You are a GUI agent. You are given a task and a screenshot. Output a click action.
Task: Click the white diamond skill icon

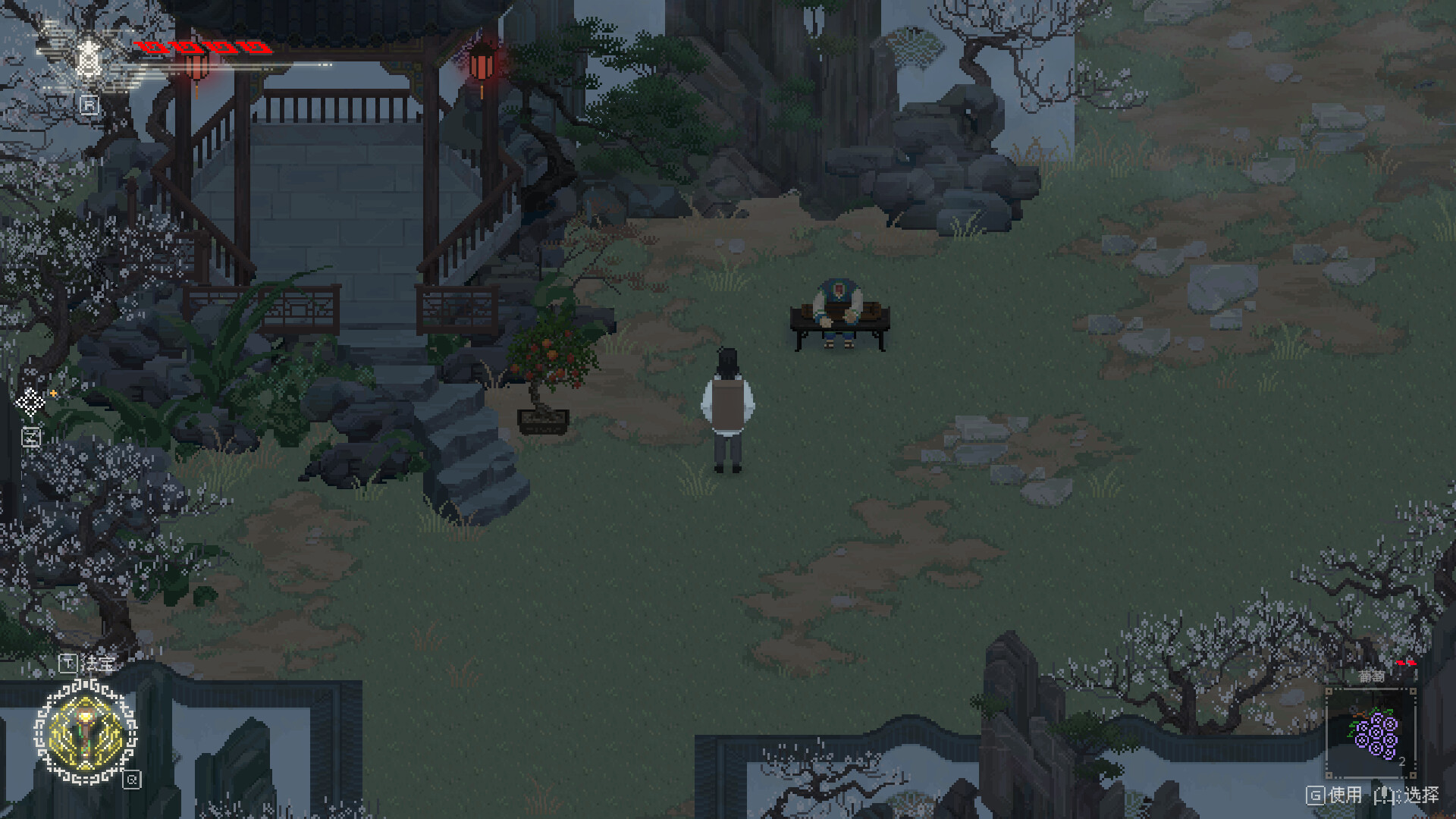pyautogui.click(x=30, y=403)
